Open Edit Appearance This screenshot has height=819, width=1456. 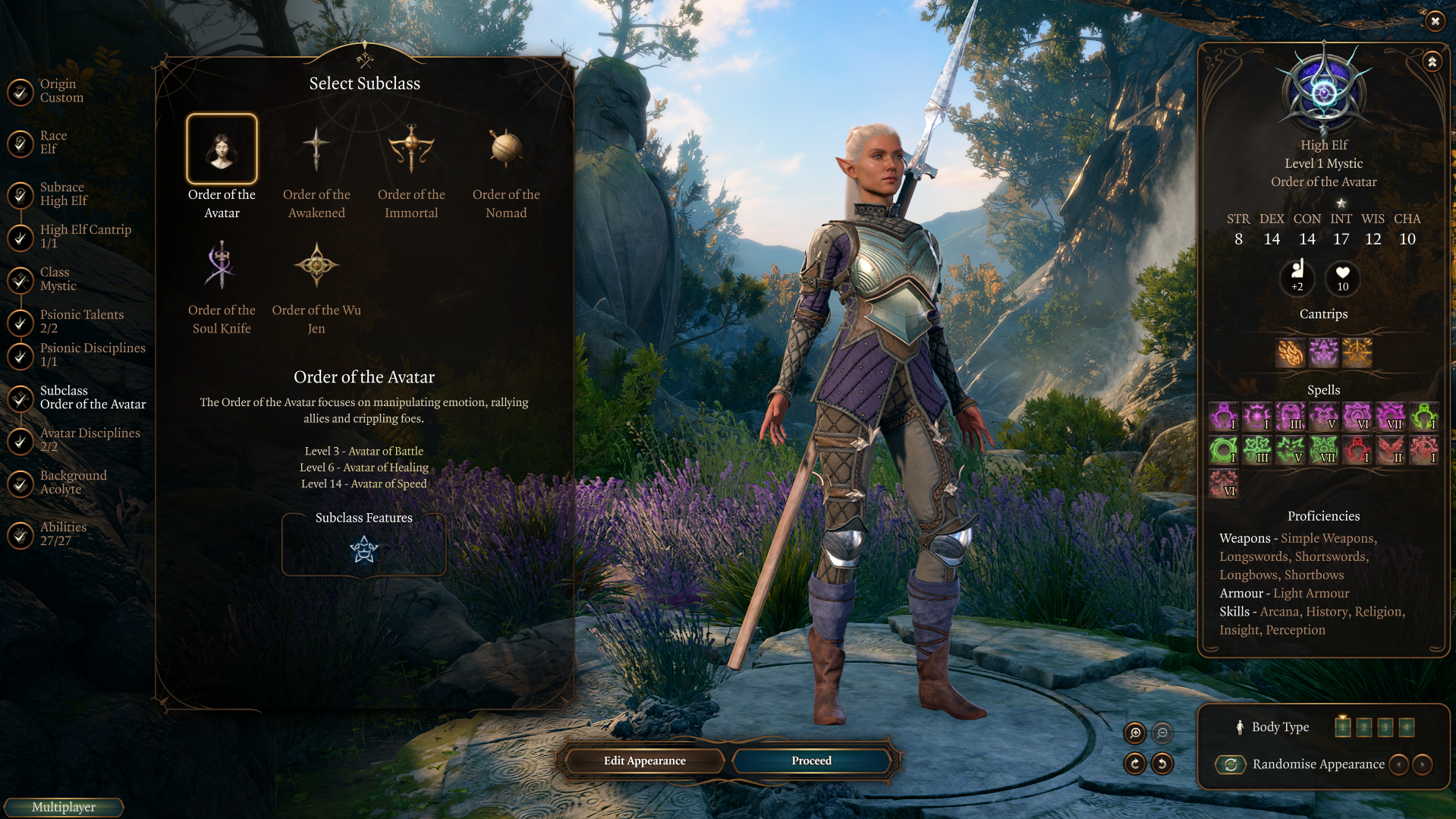644,761
